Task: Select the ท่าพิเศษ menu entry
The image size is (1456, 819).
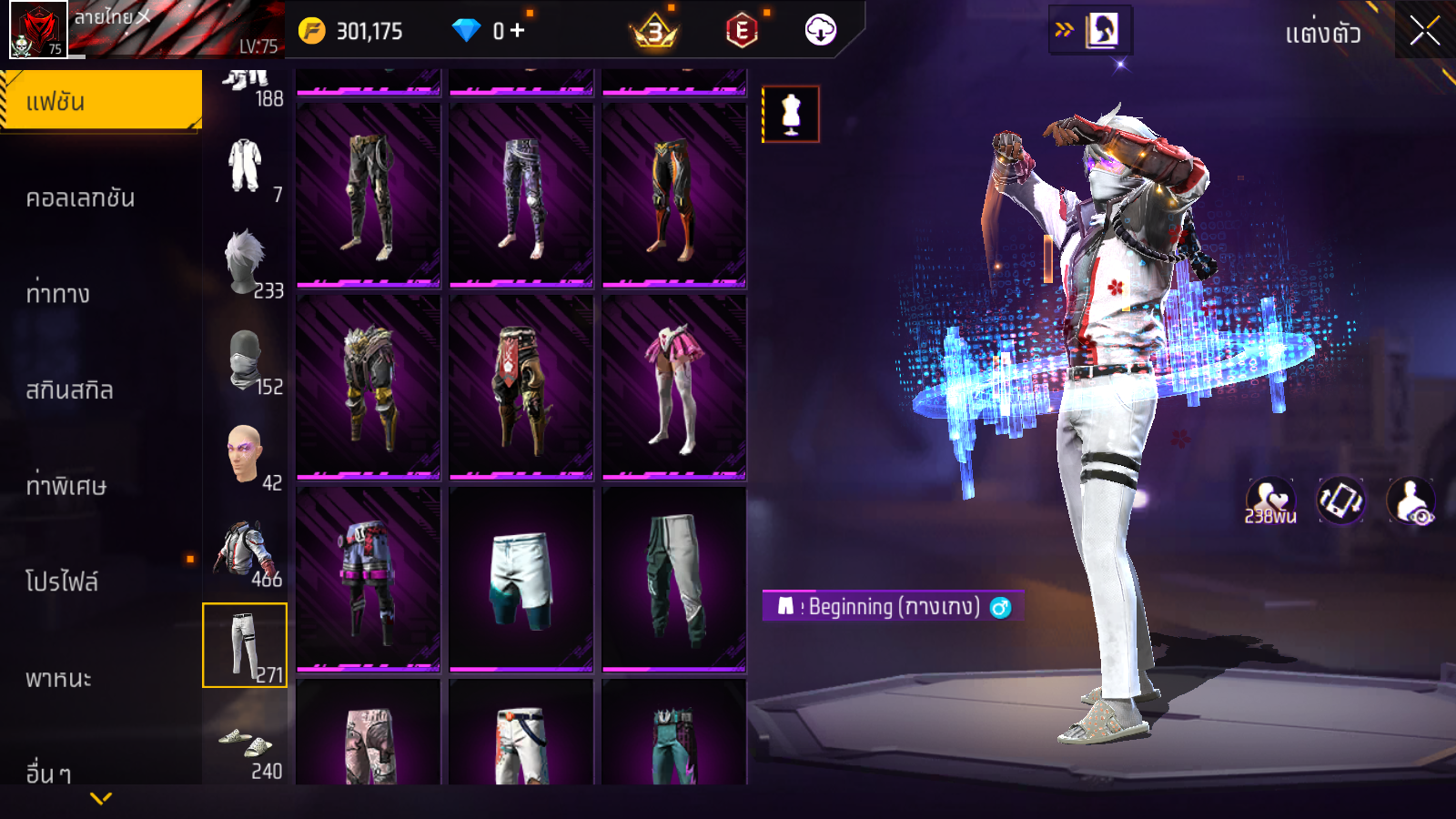Action: click(x=66, y=486)
